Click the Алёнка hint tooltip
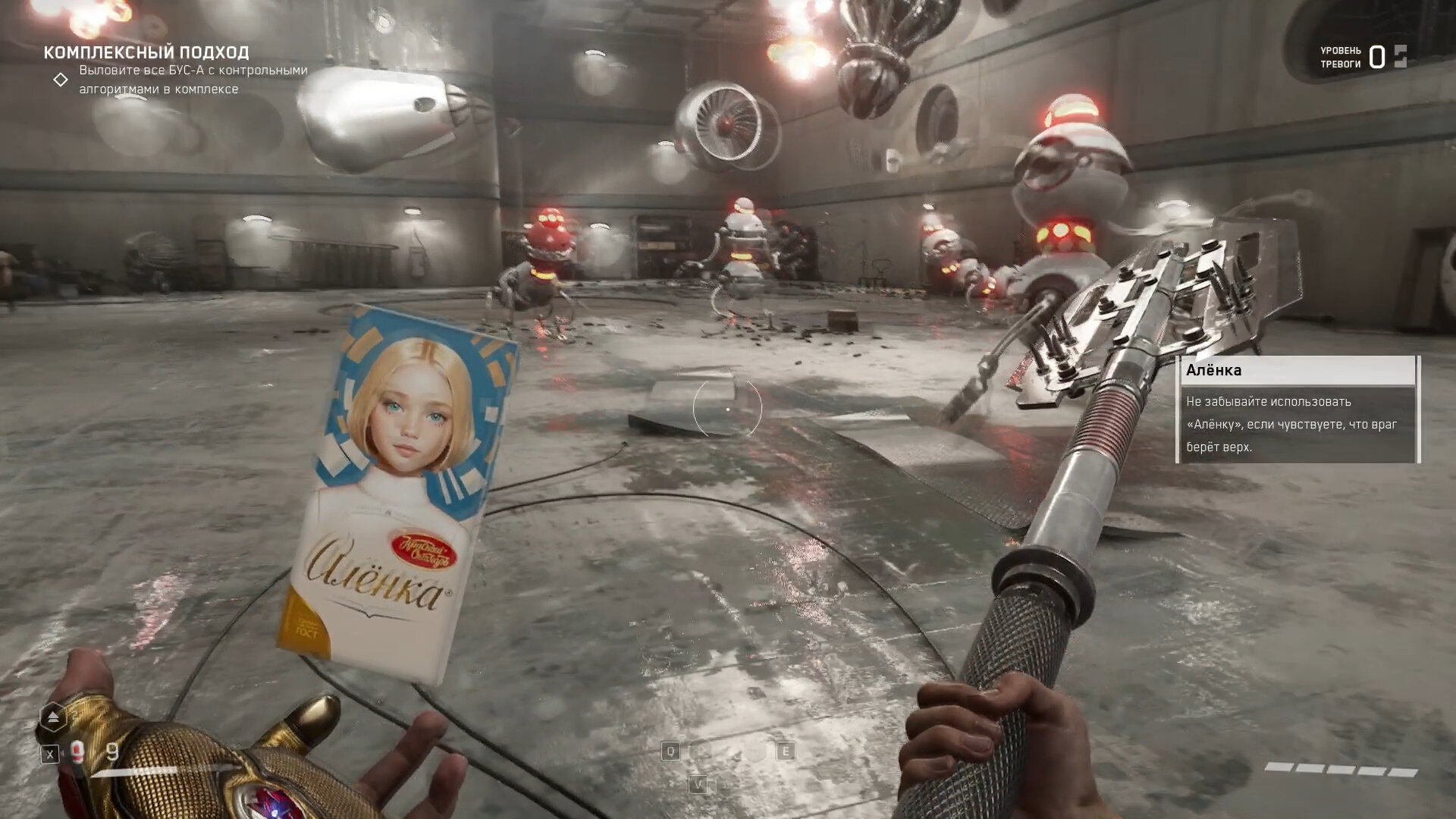Viewport: 1456px width, 819px height. 1297,409
